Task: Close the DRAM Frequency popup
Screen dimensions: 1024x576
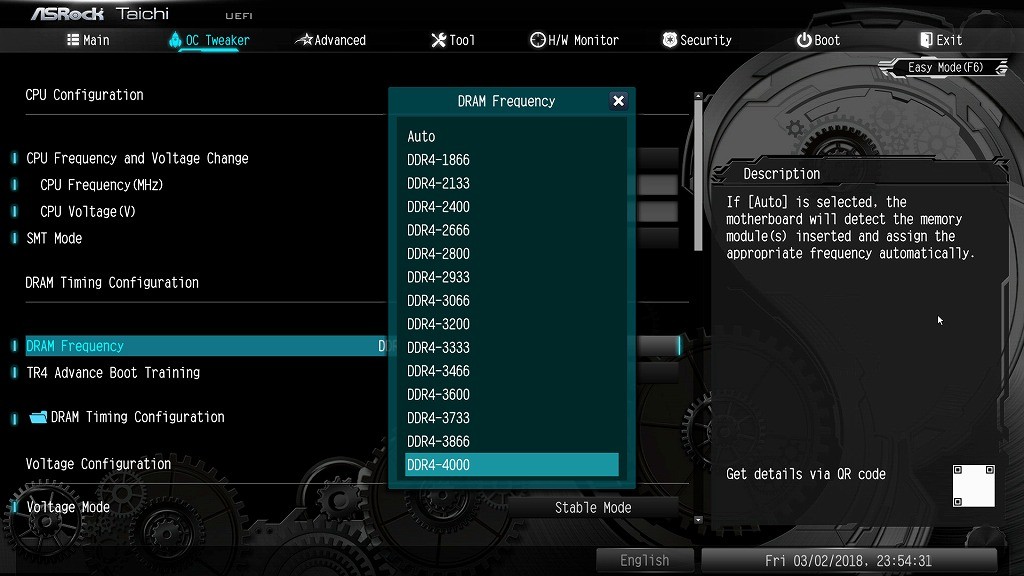Action: click(x=618, y=101)
